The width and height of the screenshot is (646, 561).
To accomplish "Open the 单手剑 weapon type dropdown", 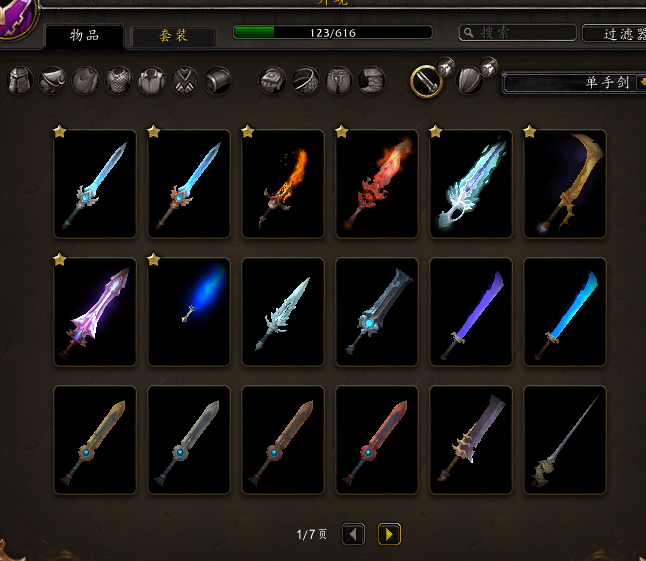I will point(574,82).
